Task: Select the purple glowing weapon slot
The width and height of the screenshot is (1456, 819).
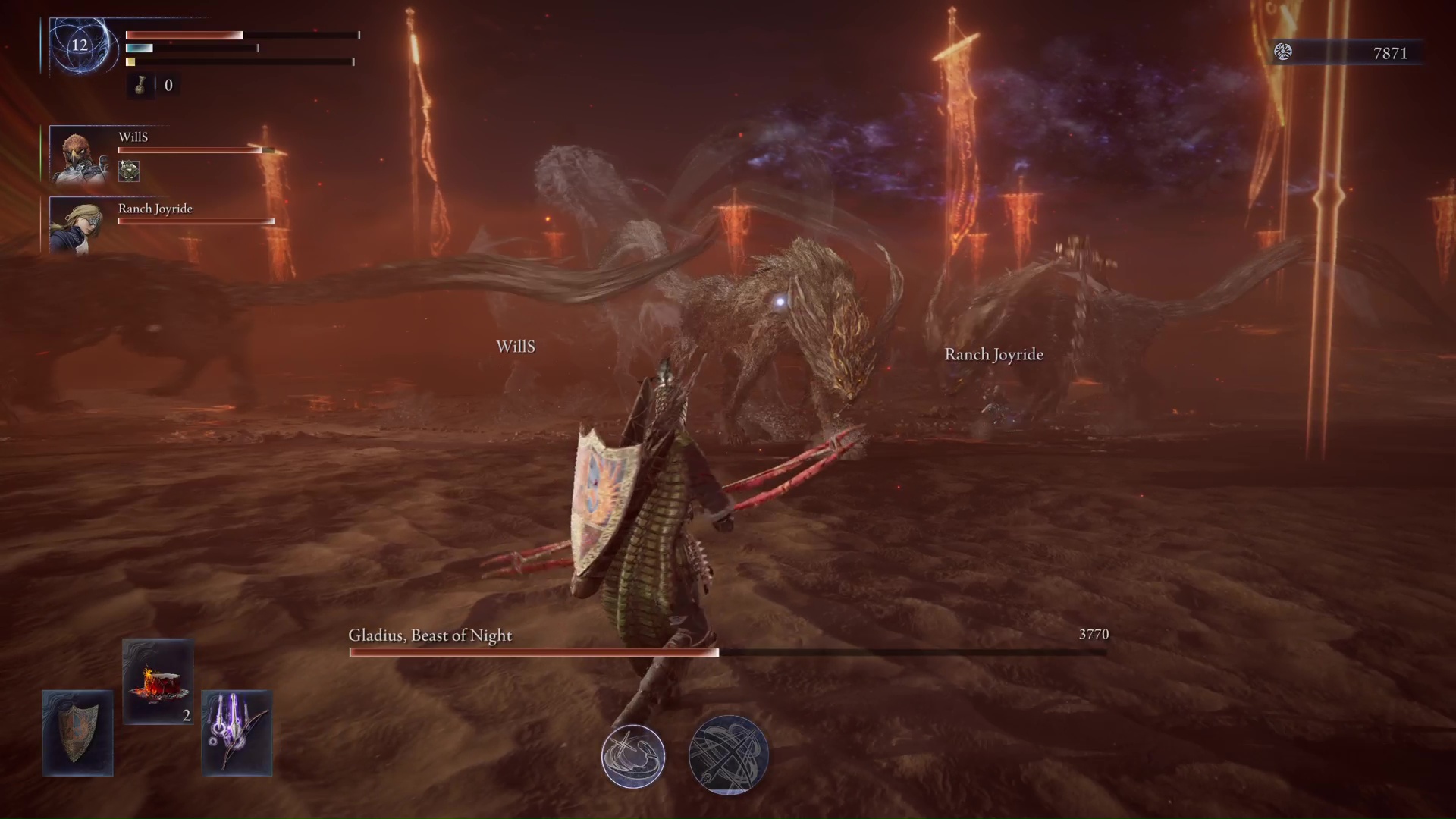Action: click(x=237, y=733)
